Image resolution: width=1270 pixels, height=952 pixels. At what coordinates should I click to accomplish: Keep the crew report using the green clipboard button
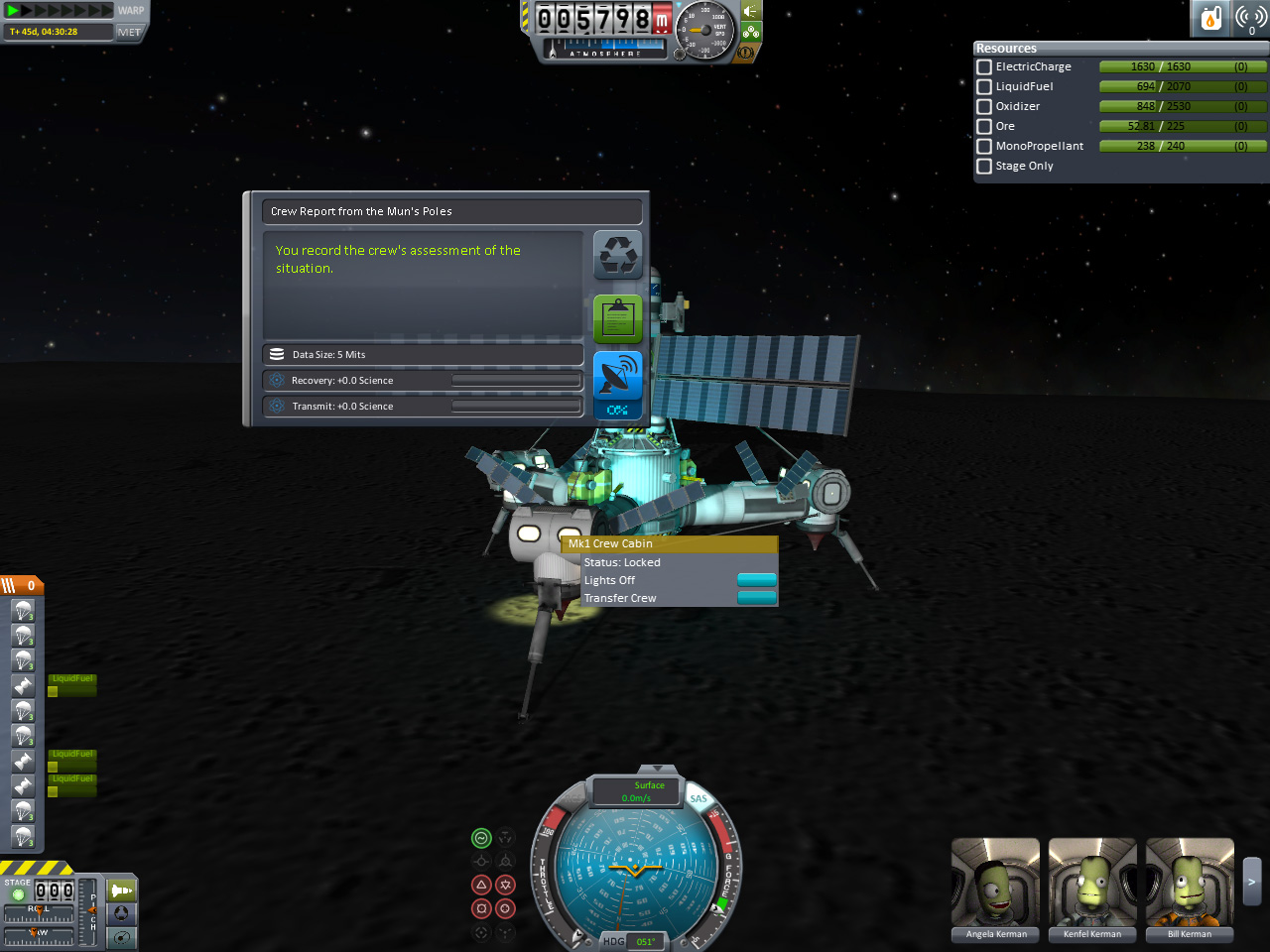tap(617, 318)
